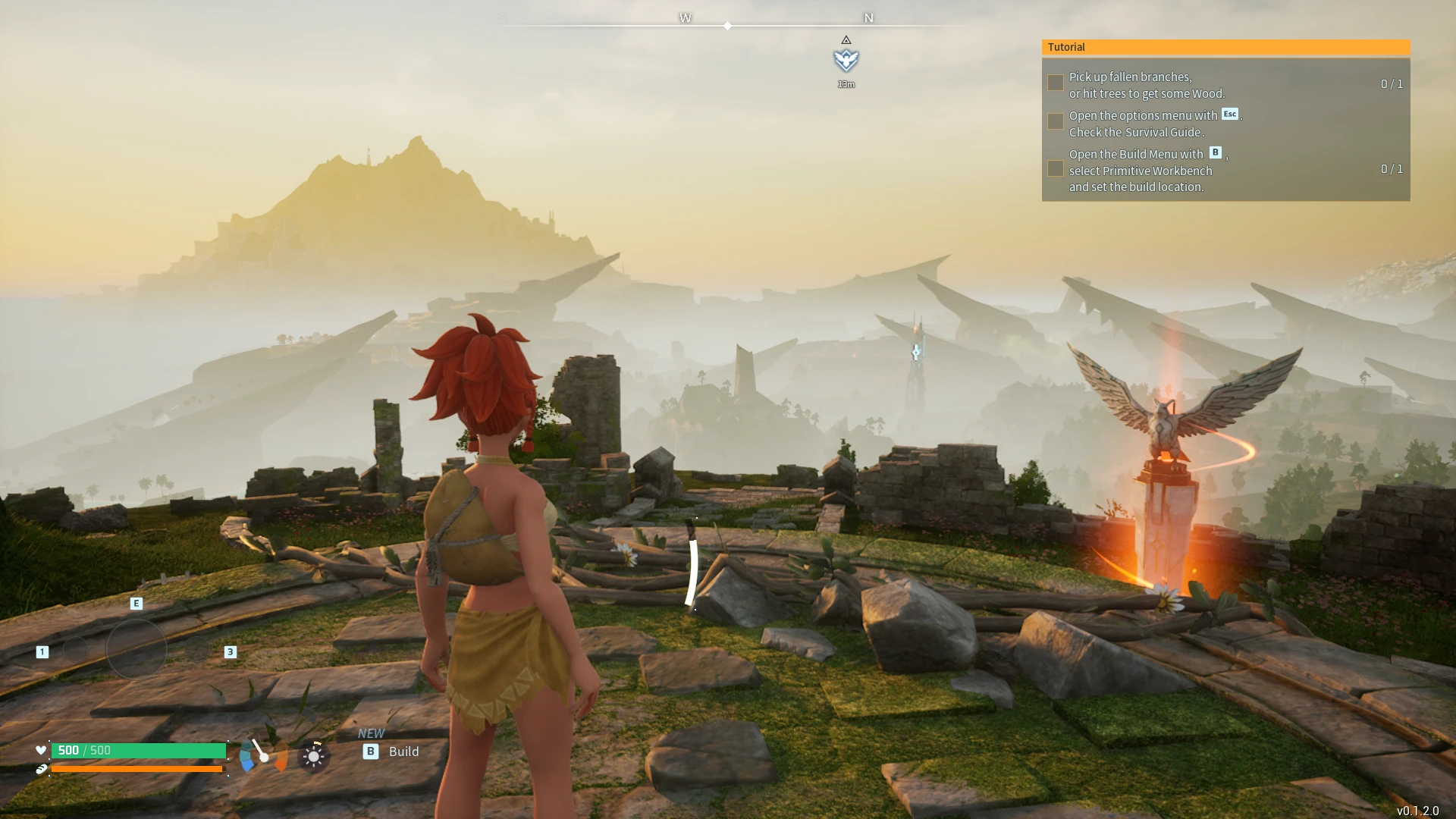This screenshot has width=1456, height=819.
Task: Click the sun time-of-day icon
Action: point(313,756)
